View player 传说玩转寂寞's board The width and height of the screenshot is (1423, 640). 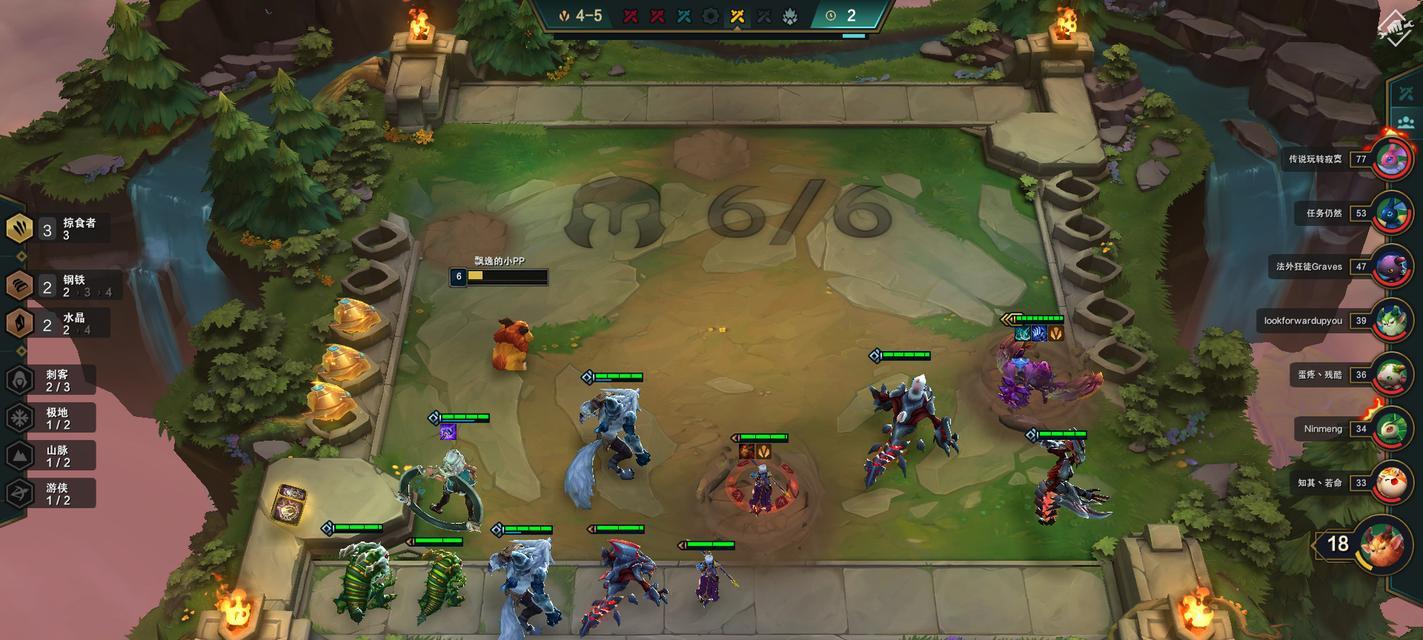click(1391, 159)
